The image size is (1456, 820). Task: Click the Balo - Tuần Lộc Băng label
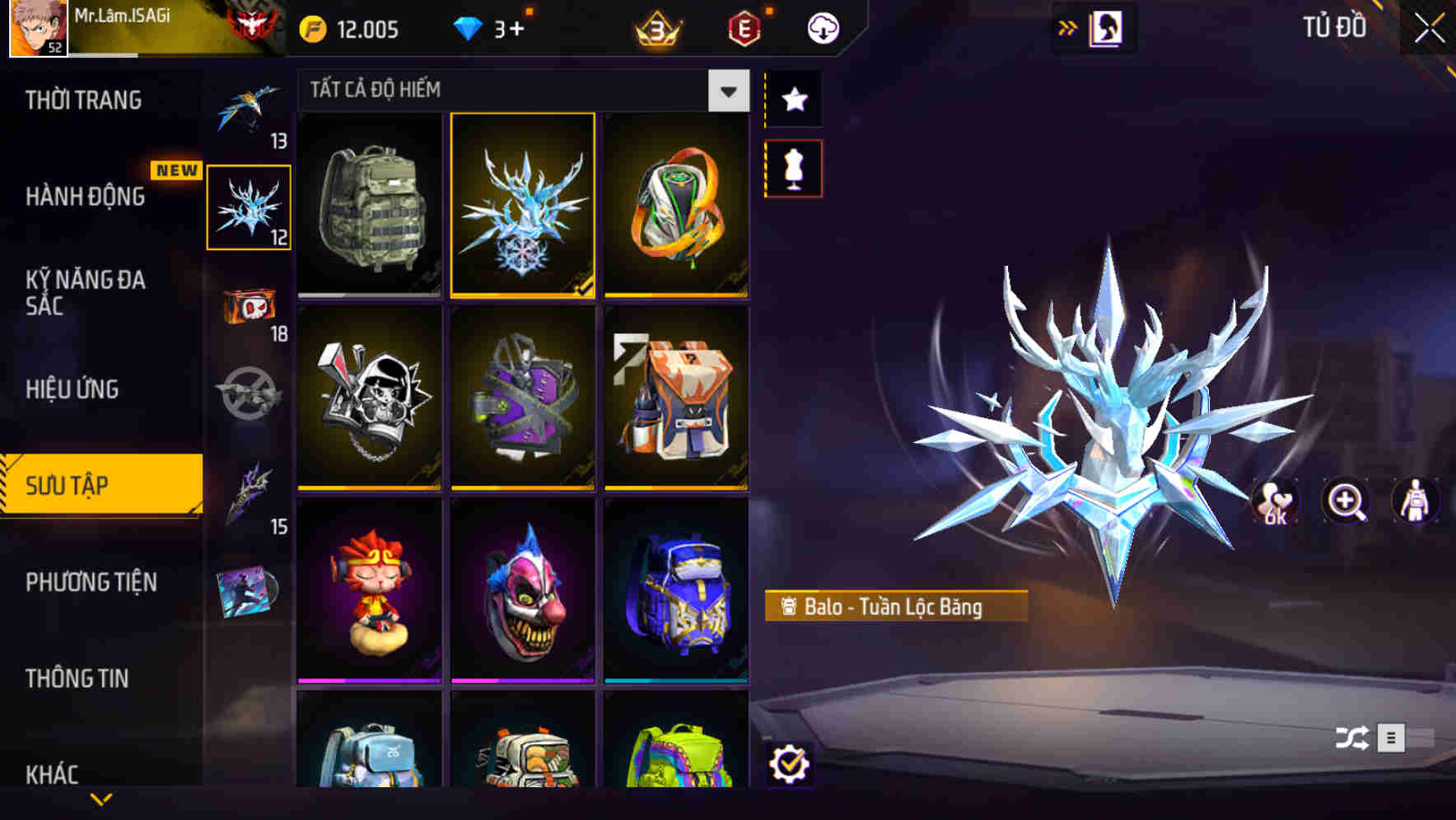pos(894,605)
